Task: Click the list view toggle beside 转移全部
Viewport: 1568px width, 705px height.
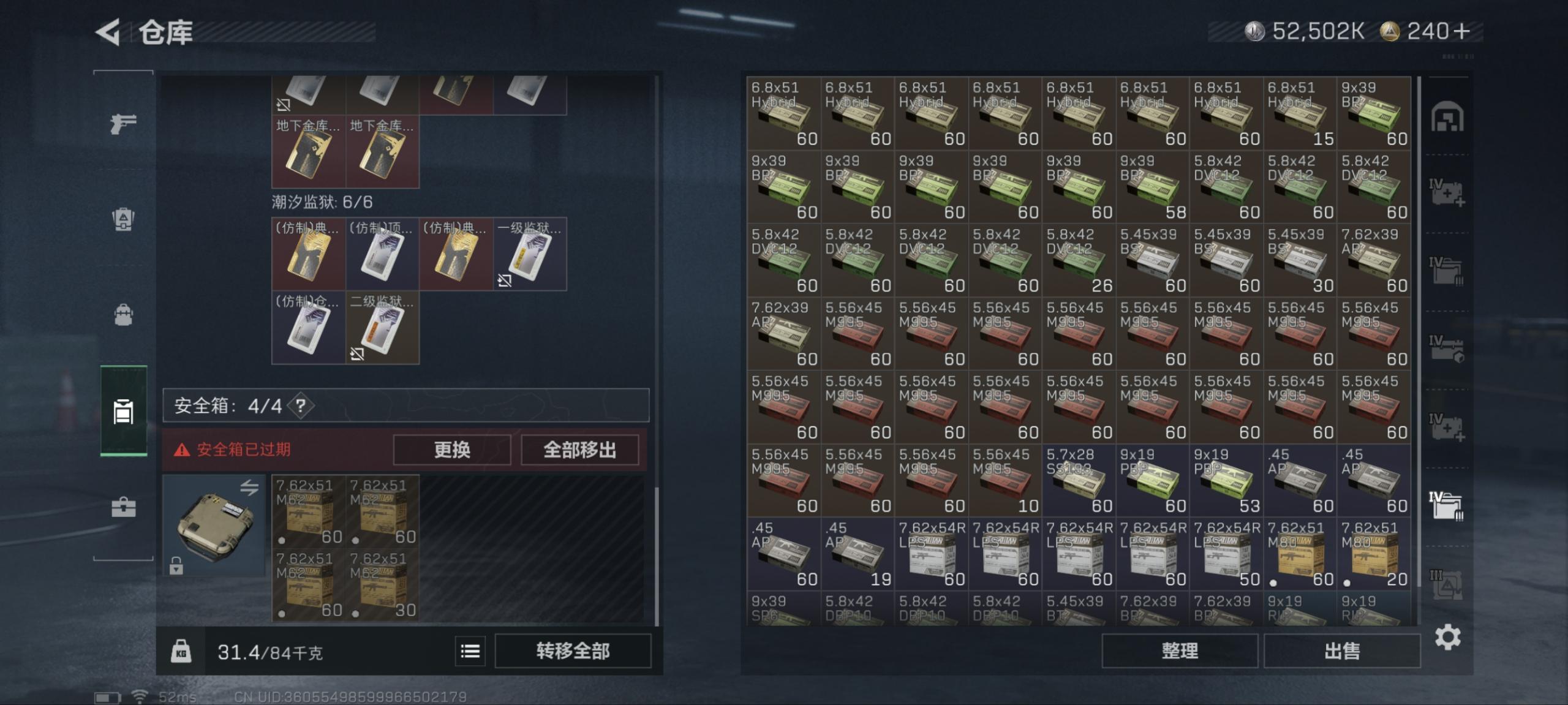Action: coord(469,651)
